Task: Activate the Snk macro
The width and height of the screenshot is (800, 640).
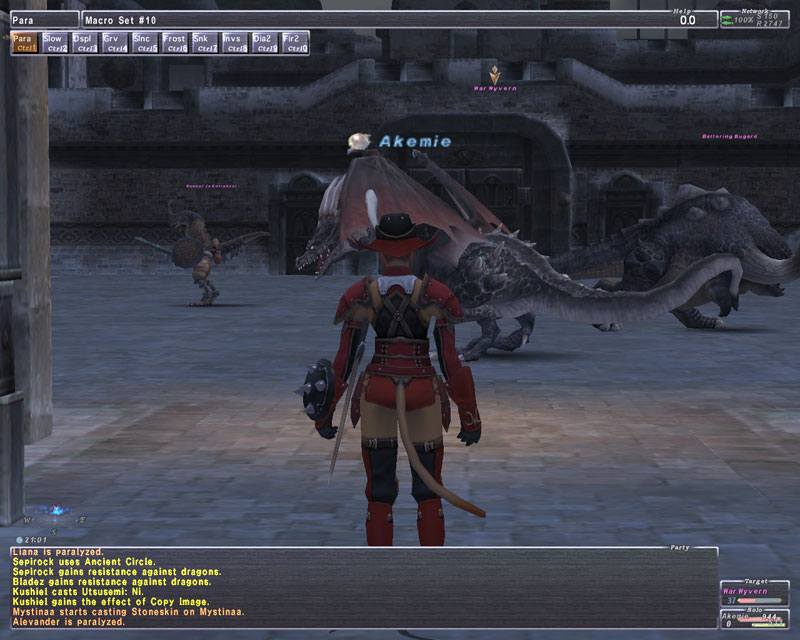Action: 205,42
